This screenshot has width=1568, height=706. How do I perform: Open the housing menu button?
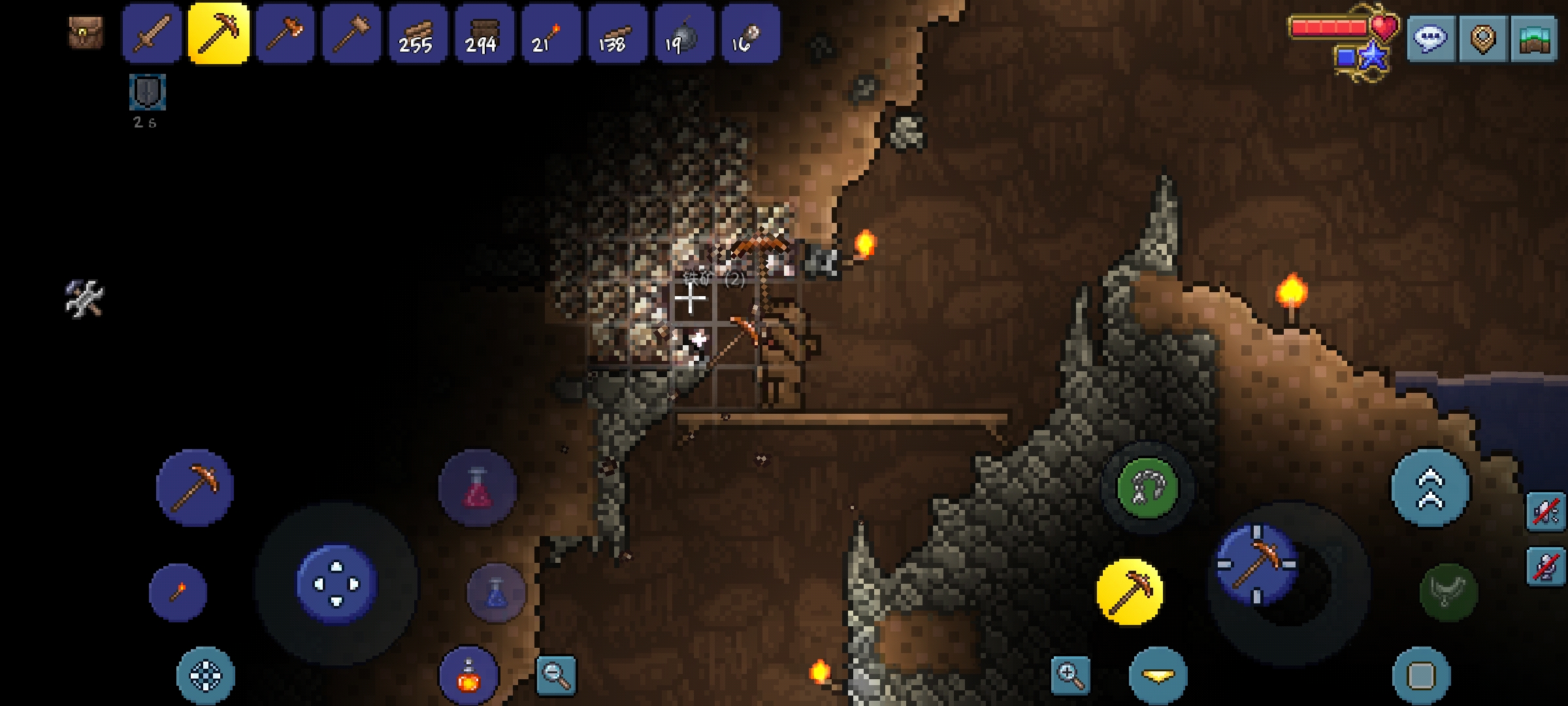1534,39
